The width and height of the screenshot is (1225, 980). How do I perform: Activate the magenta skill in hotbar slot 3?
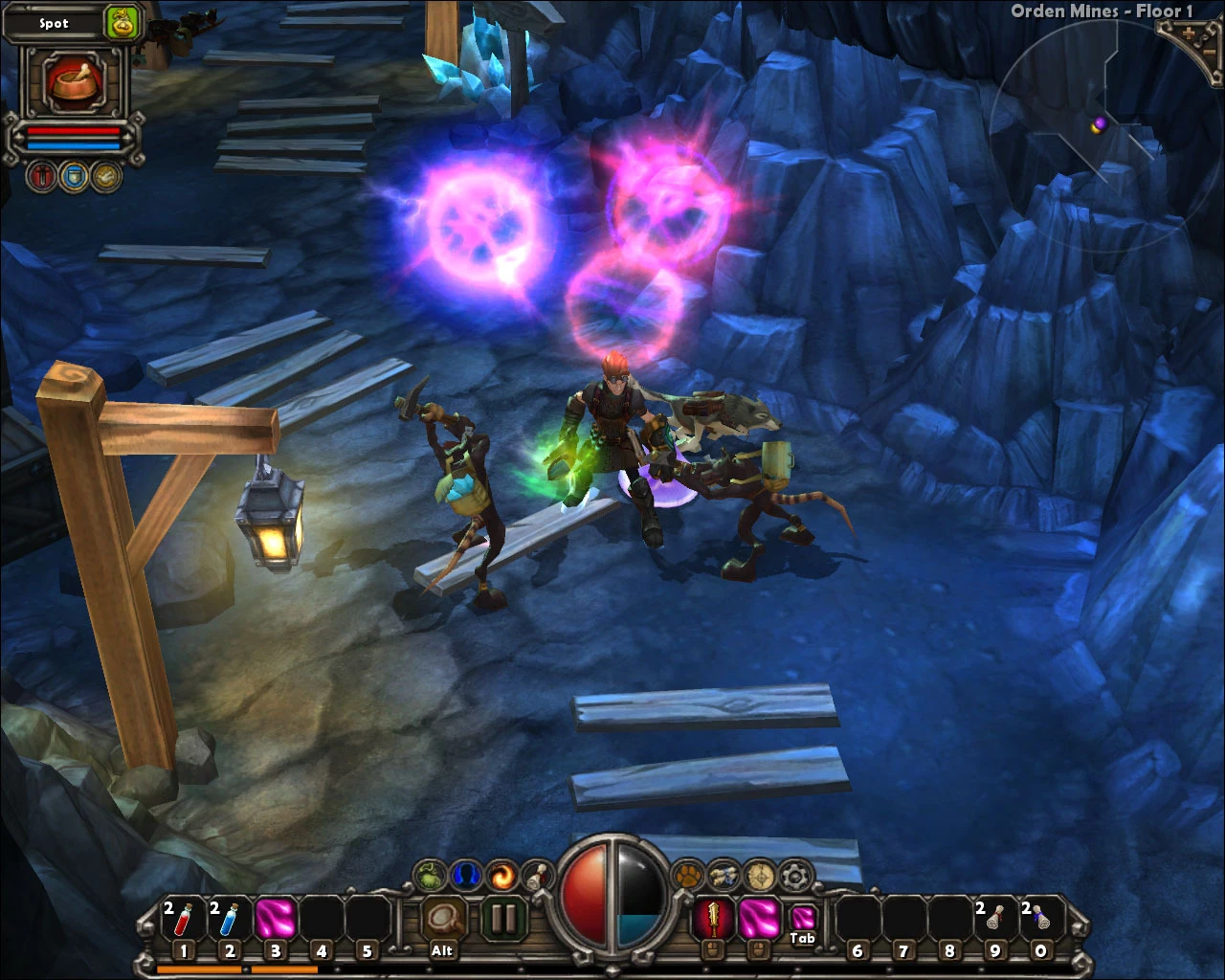(x=277, y=919)
